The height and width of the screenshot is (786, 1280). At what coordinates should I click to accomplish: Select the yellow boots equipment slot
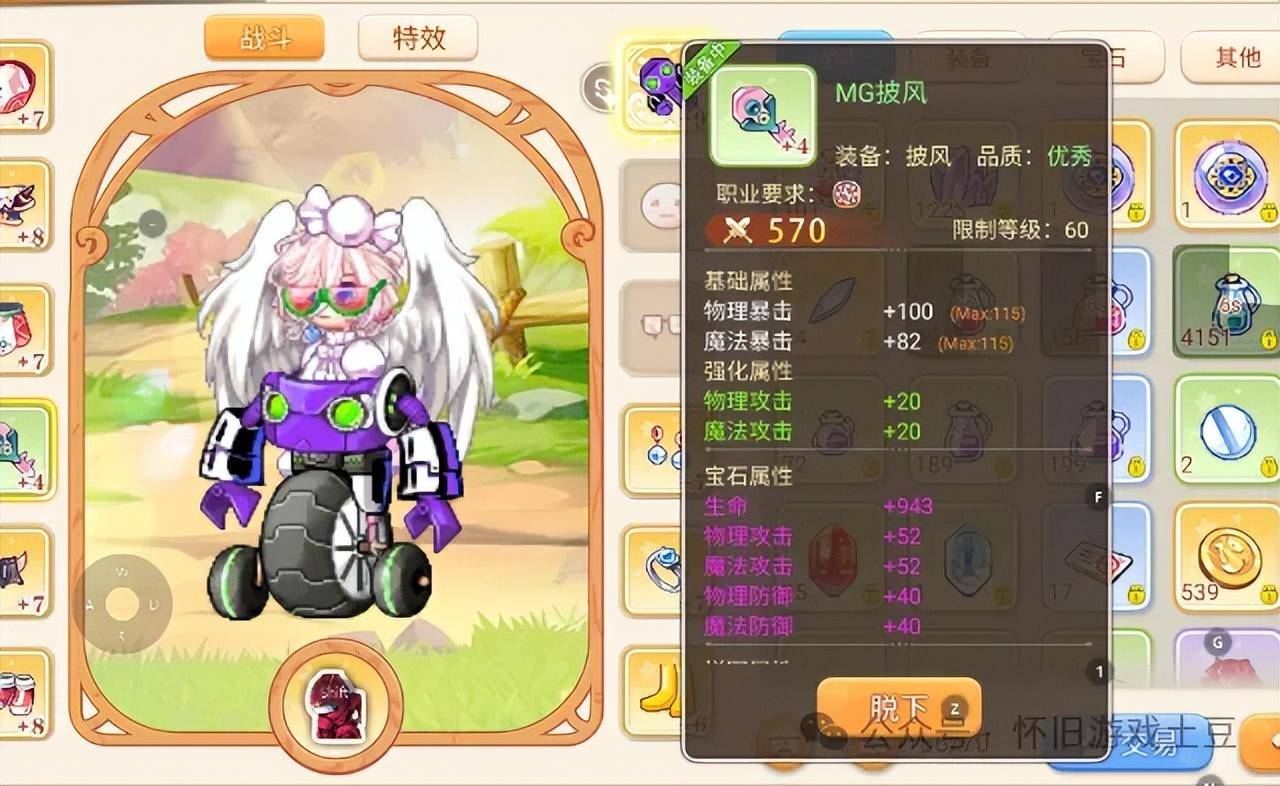point(655,692)
